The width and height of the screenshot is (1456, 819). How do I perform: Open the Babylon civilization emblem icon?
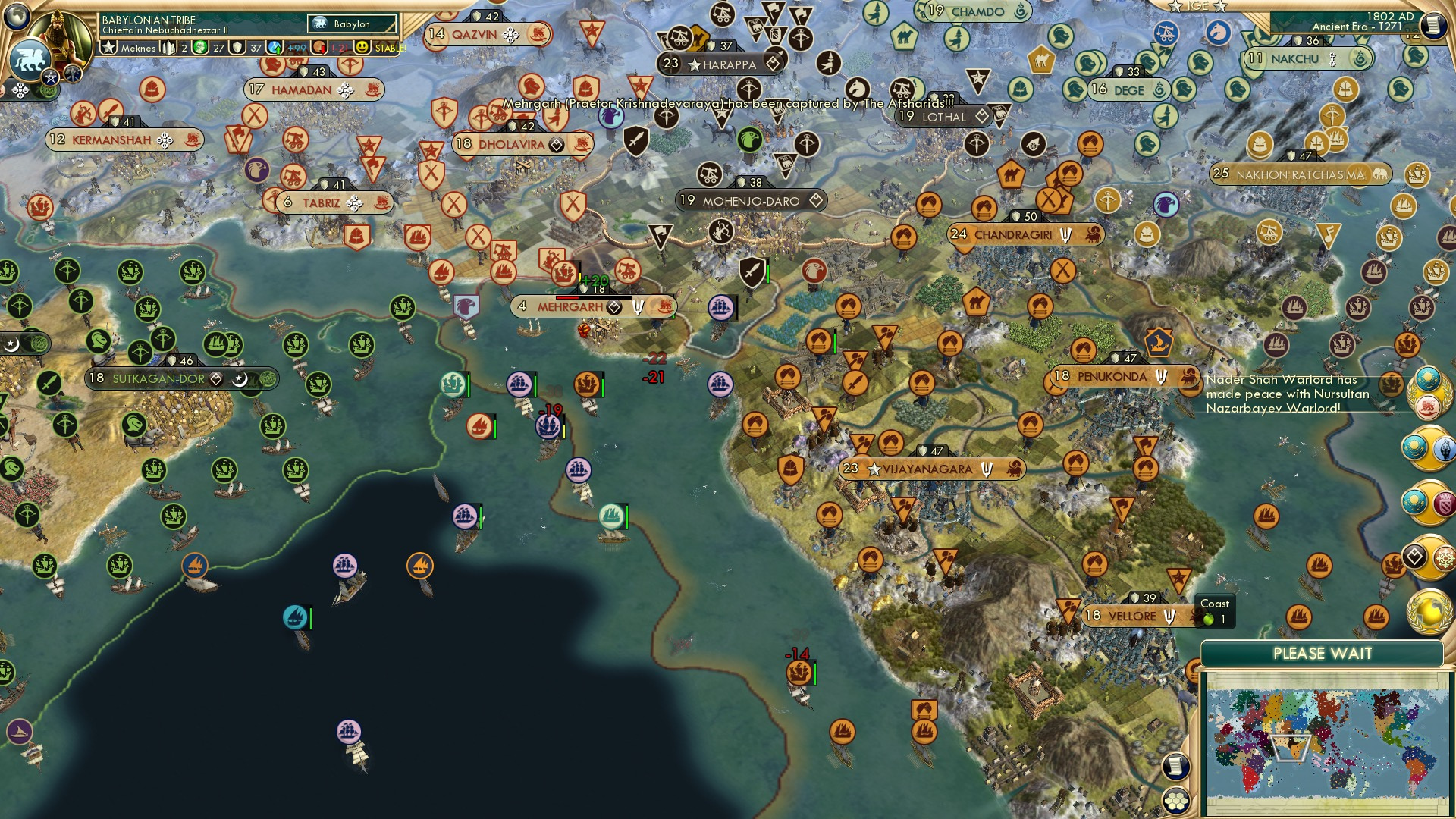(x=319, y=24)
